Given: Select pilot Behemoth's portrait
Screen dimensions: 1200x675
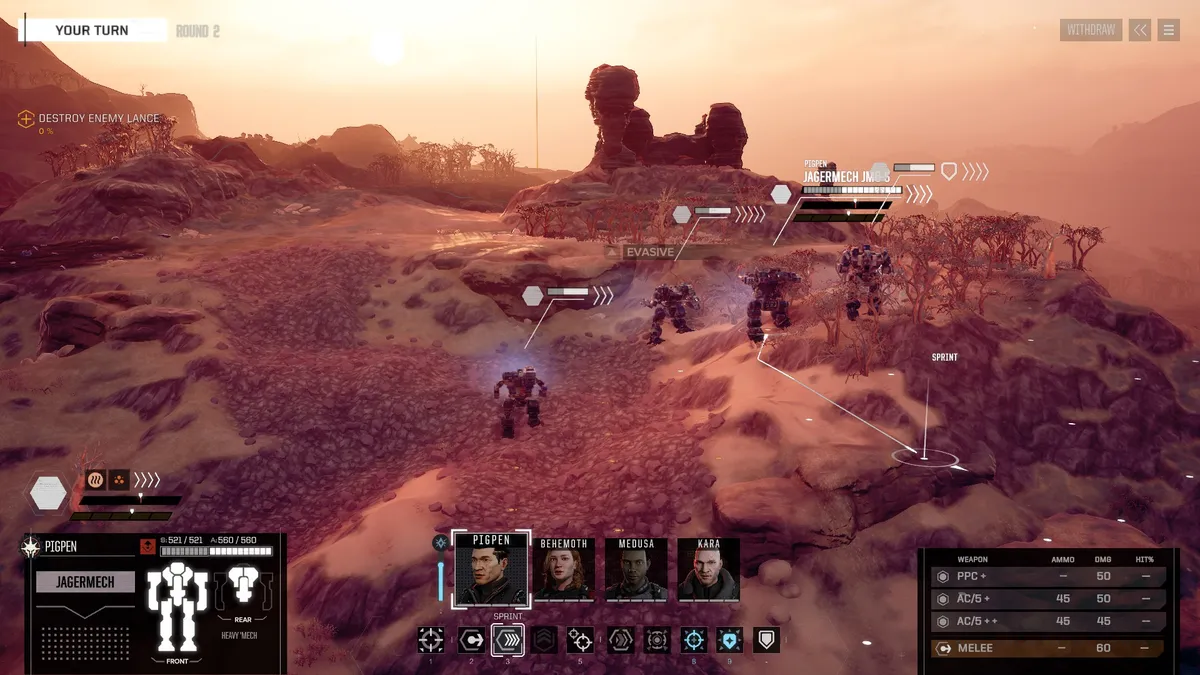Looking at the screenshot, I should (x=564, y=569).
